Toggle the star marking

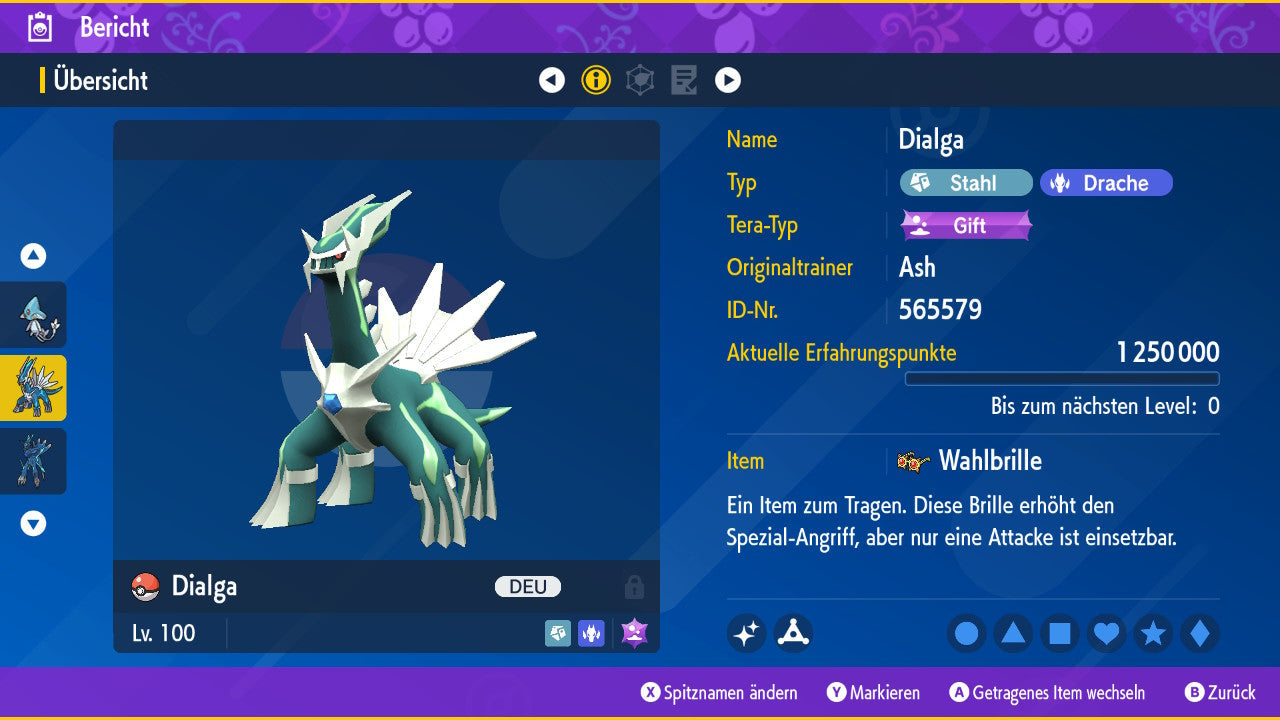pyautogui.click(x=1153, y=633)
